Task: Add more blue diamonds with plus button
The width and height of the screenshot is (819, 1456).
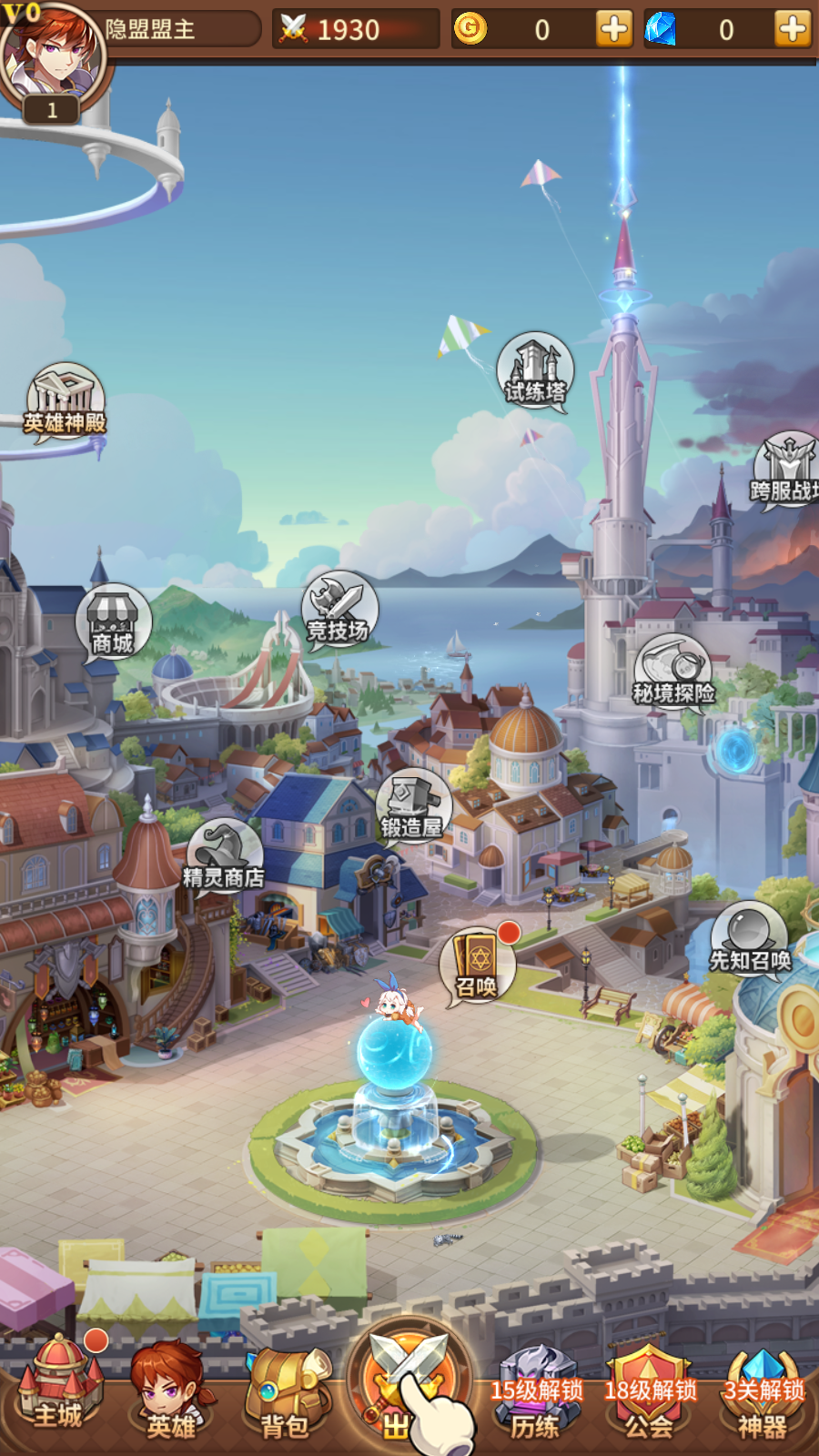Action: (793, 29)
